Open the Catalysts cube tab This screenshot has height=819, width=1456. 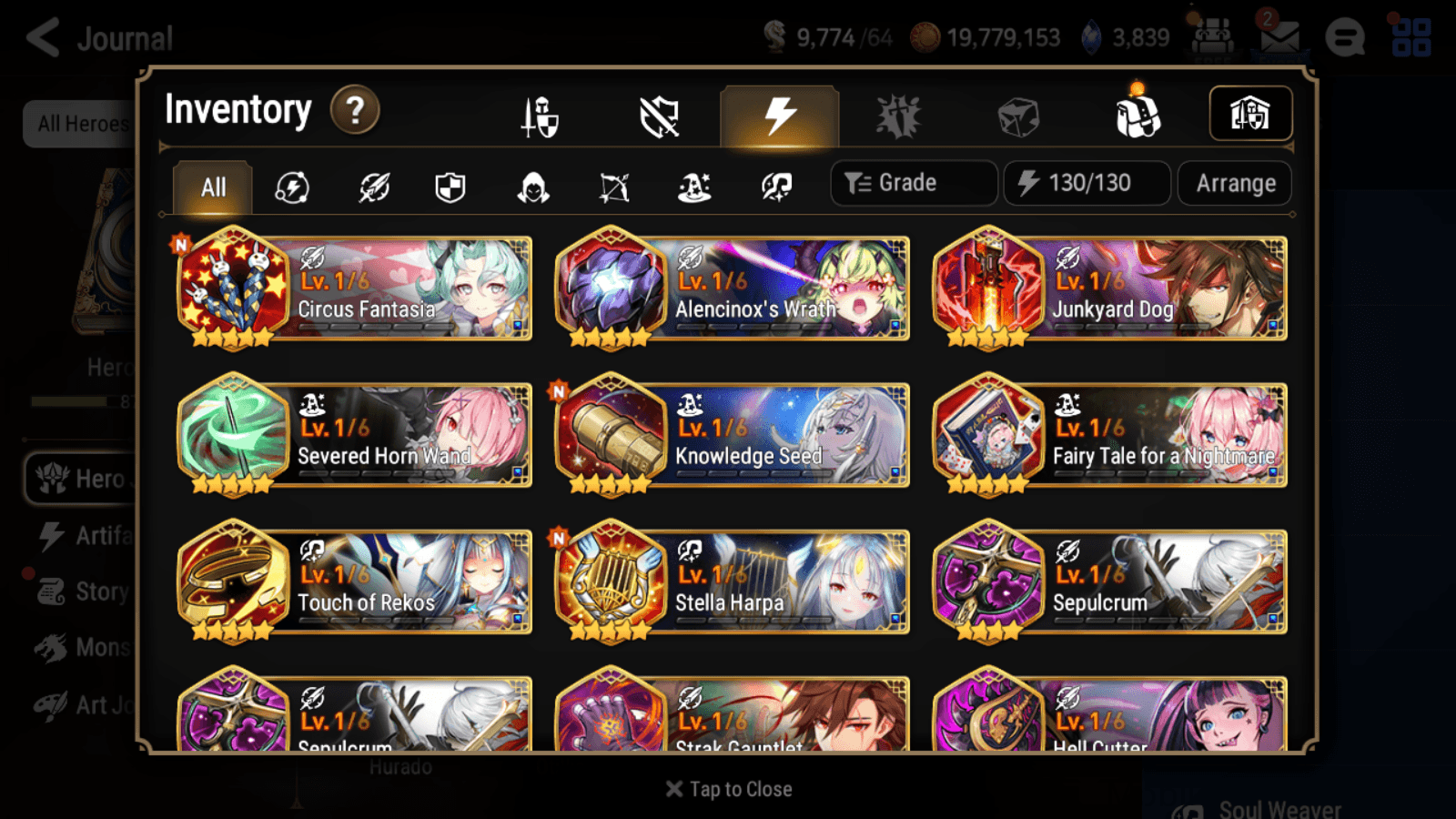pyautogui.click(x=1017, y=114)
